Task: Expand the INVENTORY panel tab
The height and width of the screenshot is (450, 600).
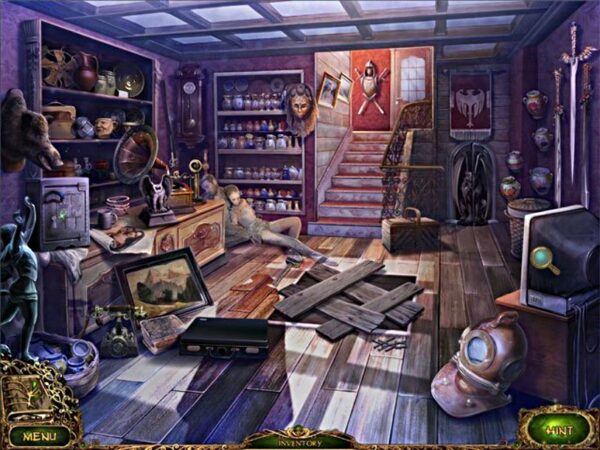Action: pos(300,438)
